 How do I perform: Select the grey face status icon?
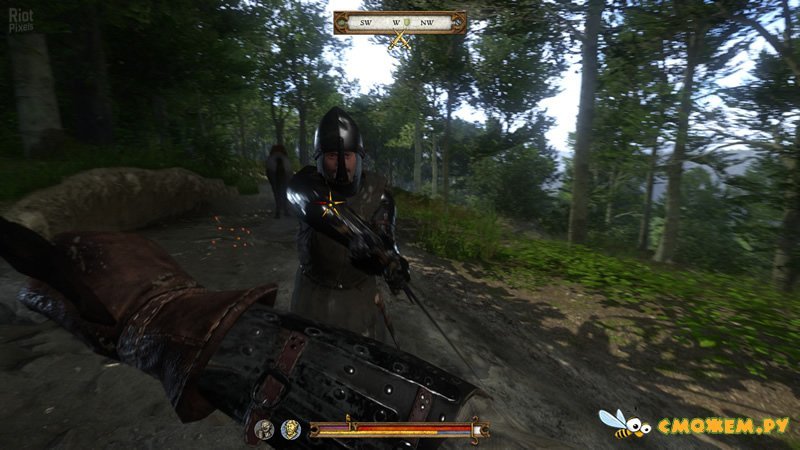click(x=265, y=429)
